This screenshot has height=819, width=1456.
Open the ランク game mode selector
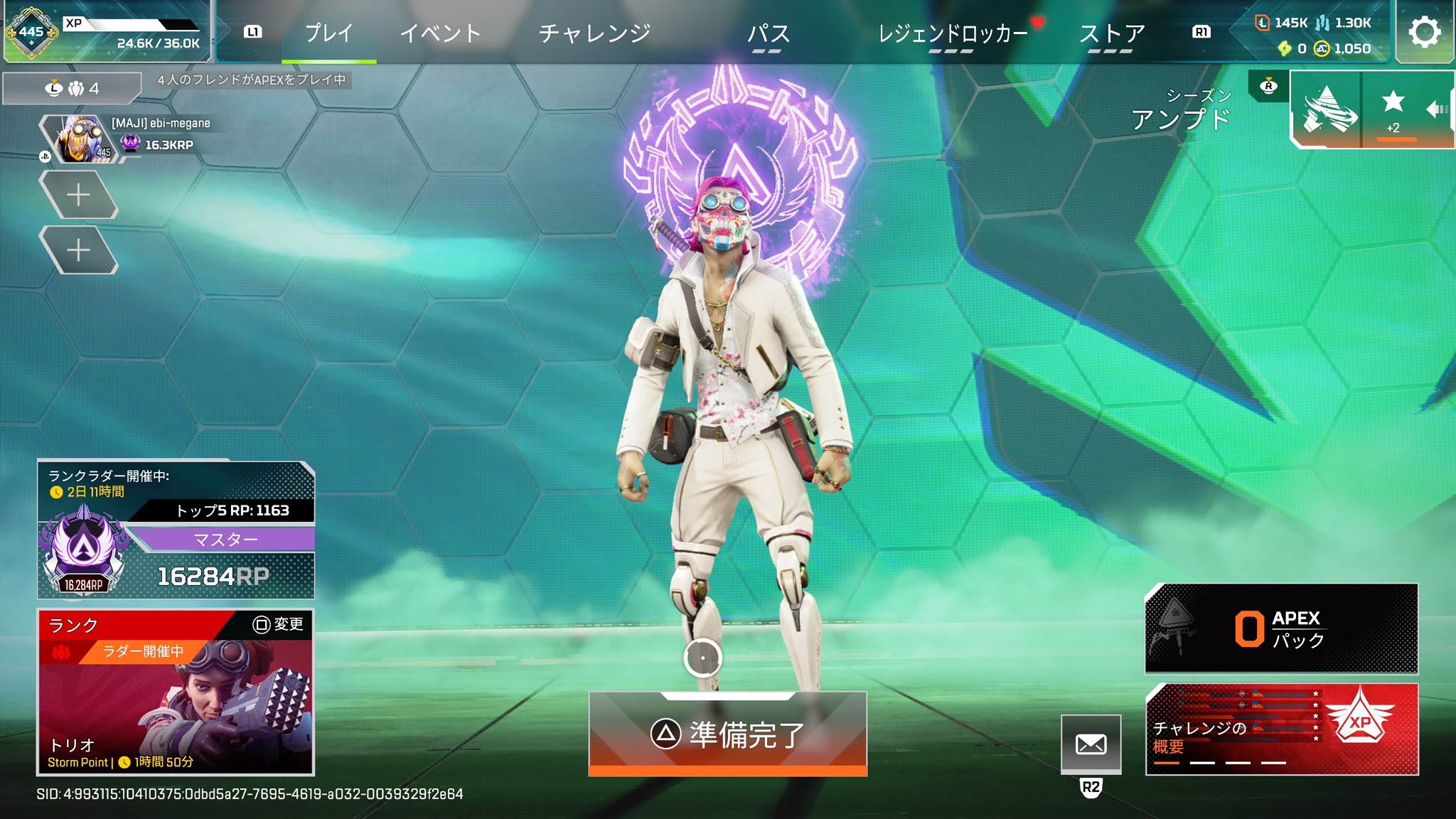176,691
